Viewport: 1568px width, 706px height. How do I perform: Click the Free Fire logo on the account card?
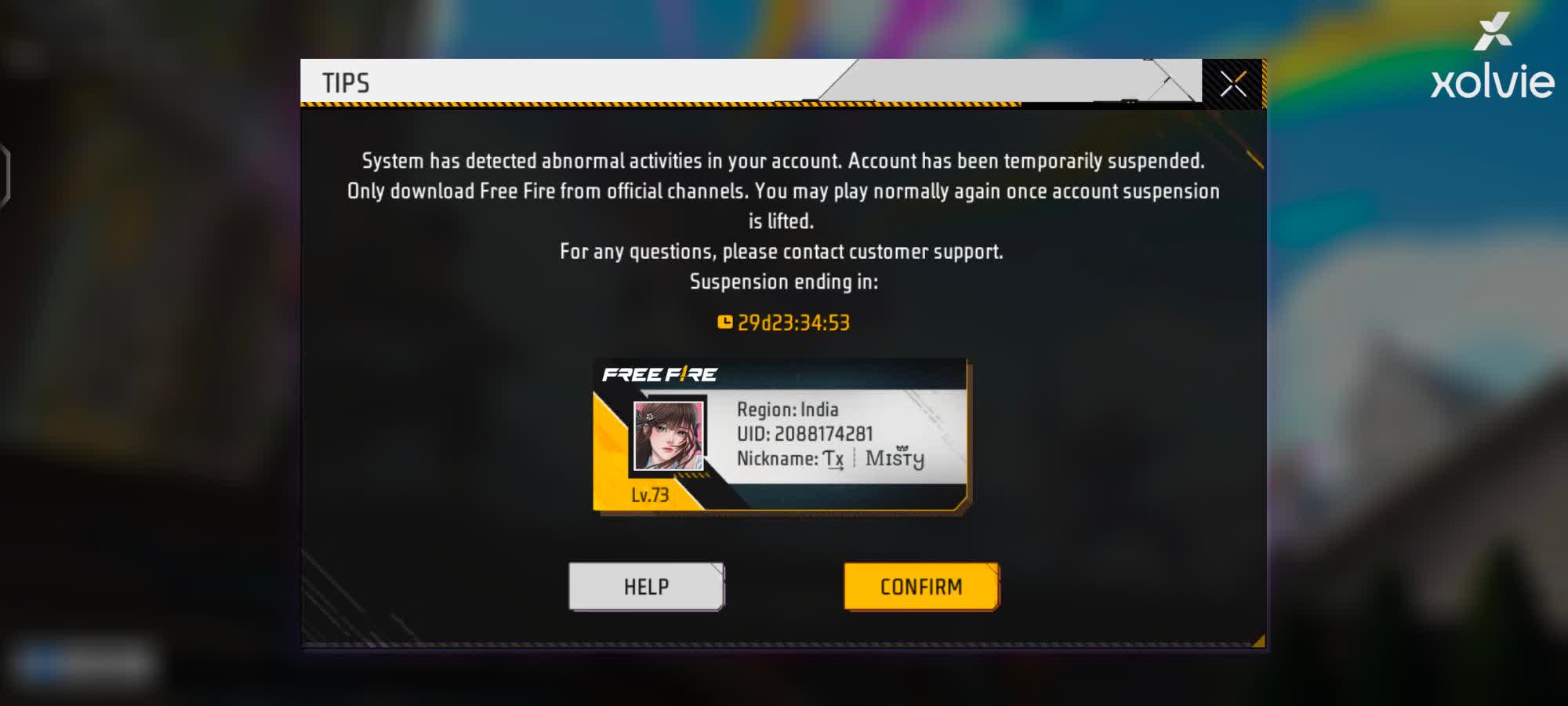[x=660, y=374]
